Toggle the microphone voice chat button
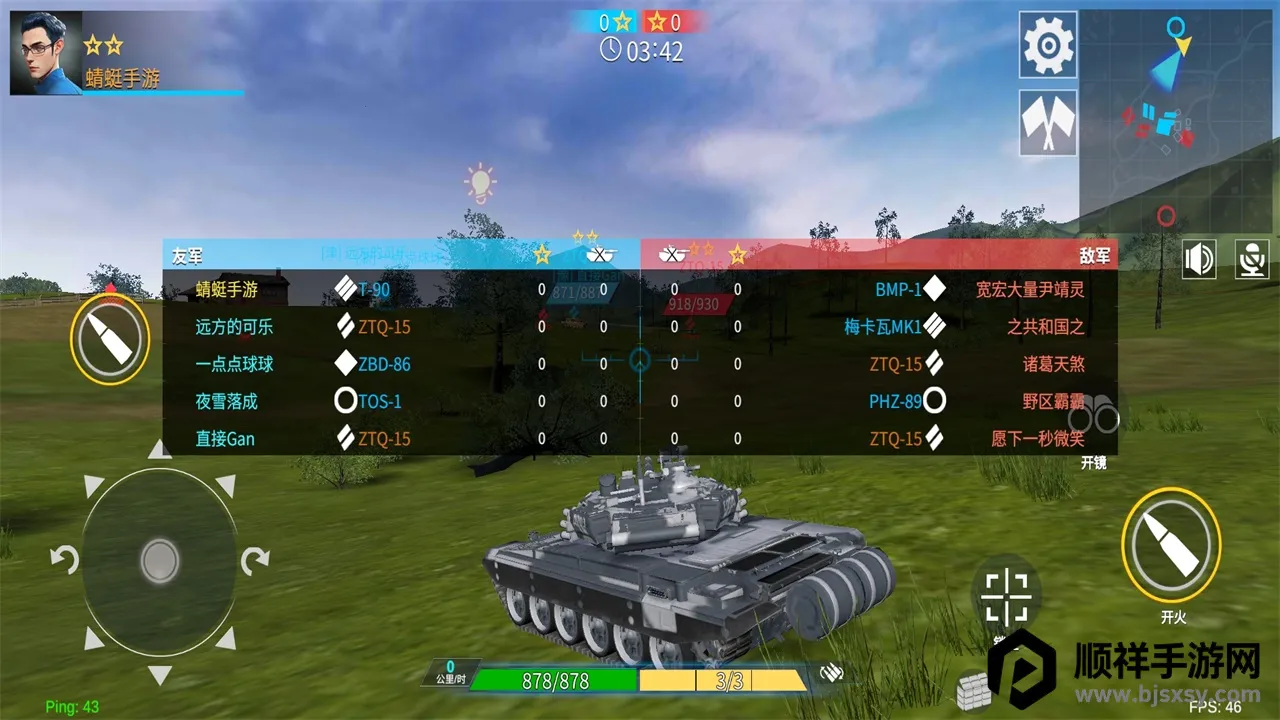The image size is (1280, 720). point(1252,259)
